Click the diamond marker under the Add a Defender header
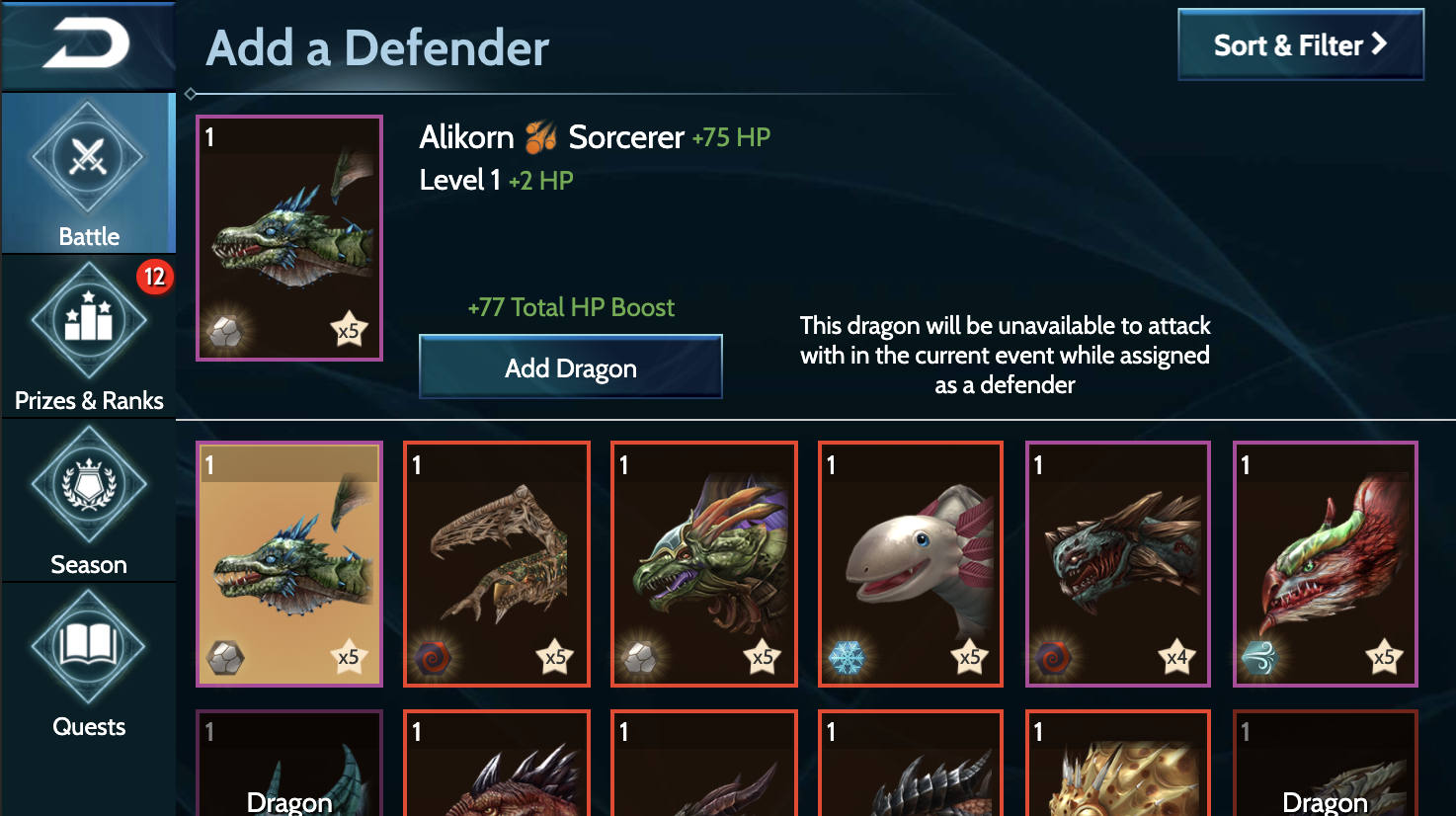Viewport: 1456px width, 816px height. [x=190, y=94]
